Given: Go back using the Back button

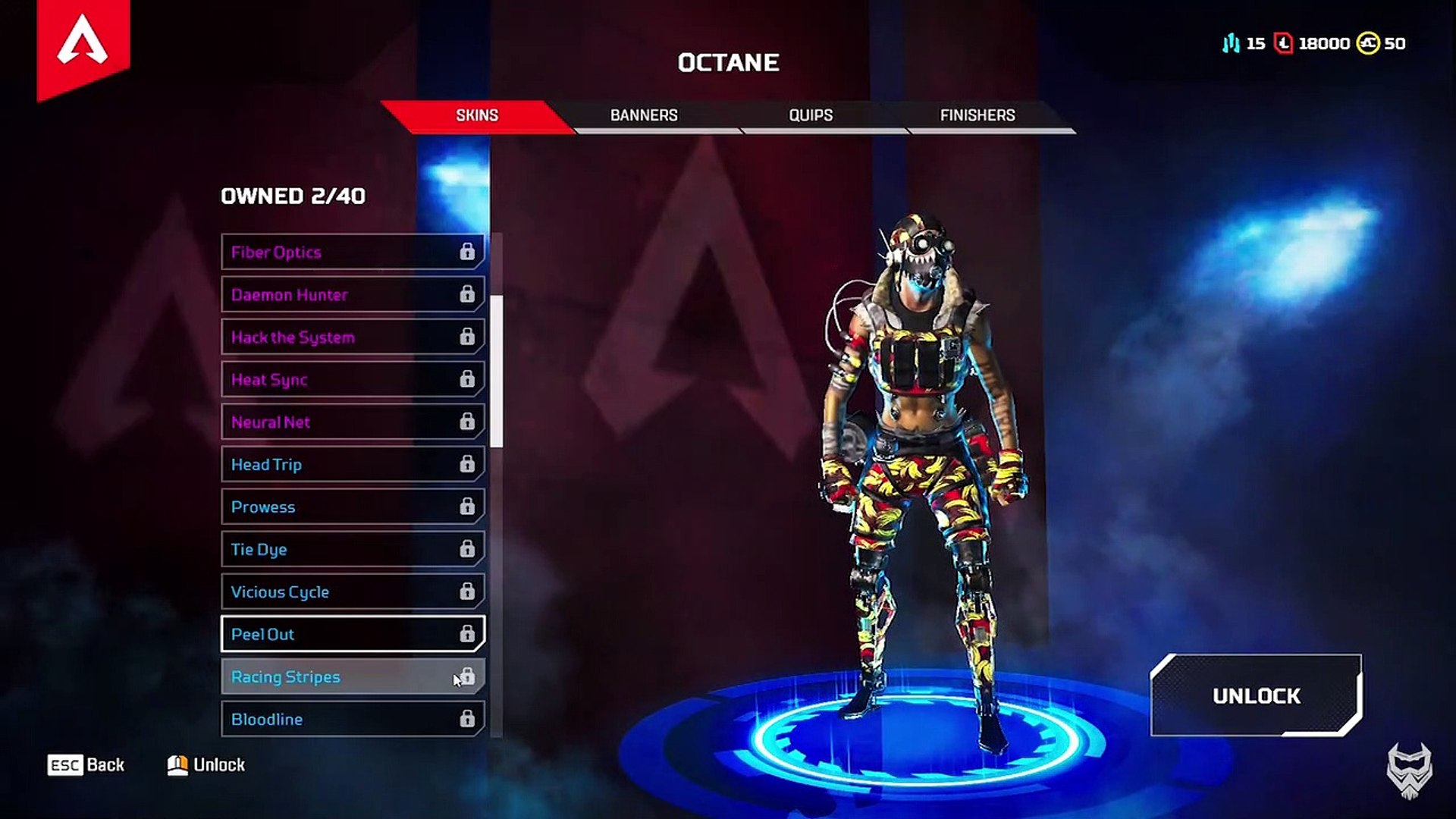Looking at the screenshot, I should click(x=86, y=764).
